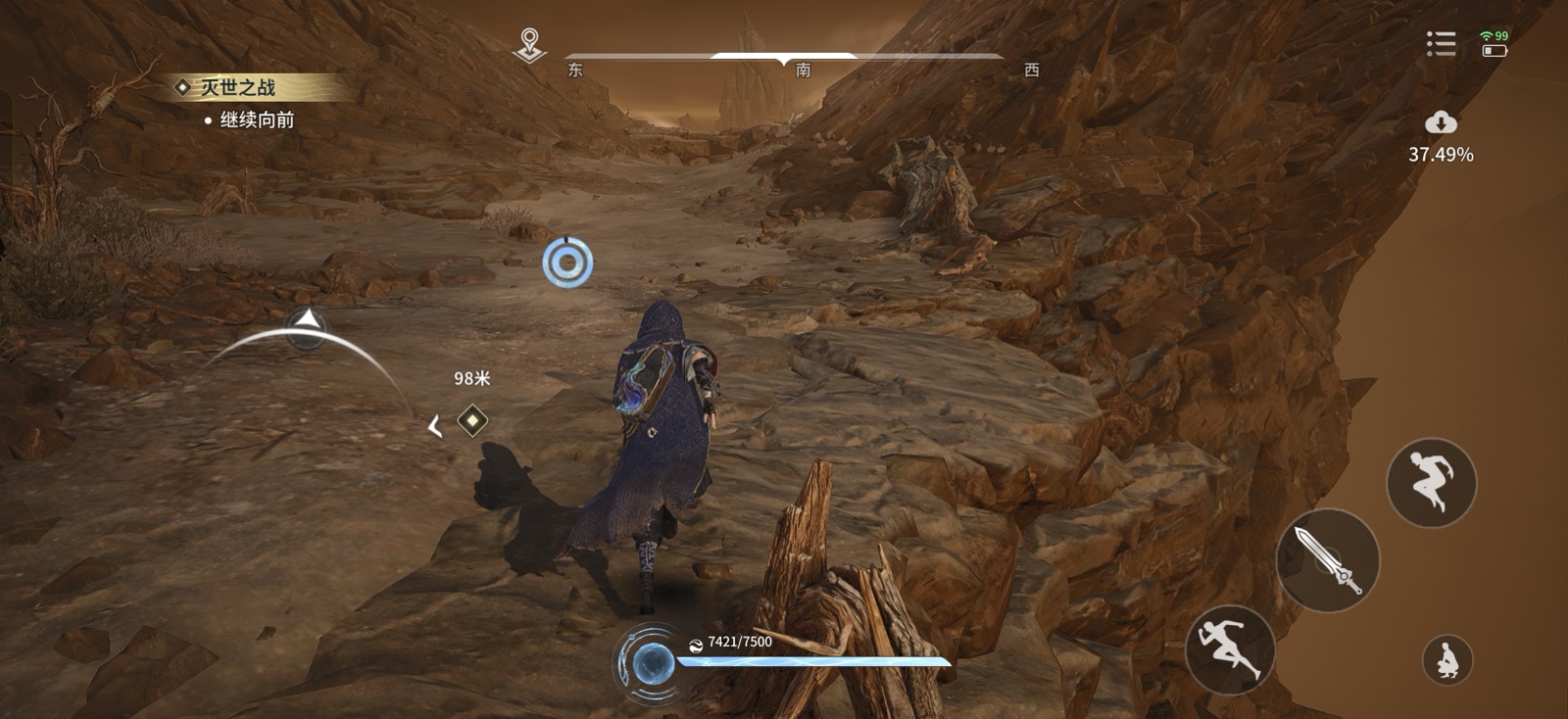Click the 37.49% download progress label
This screenshot has width=1568, height=719.
[x=1439, y=153]
